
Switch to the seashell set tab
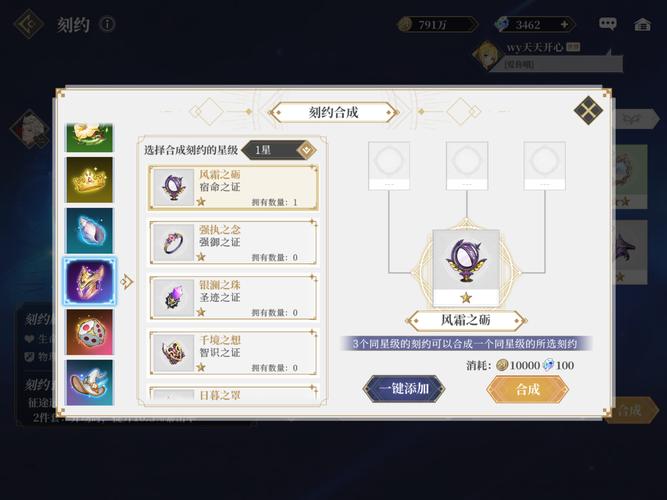[90, 231]
